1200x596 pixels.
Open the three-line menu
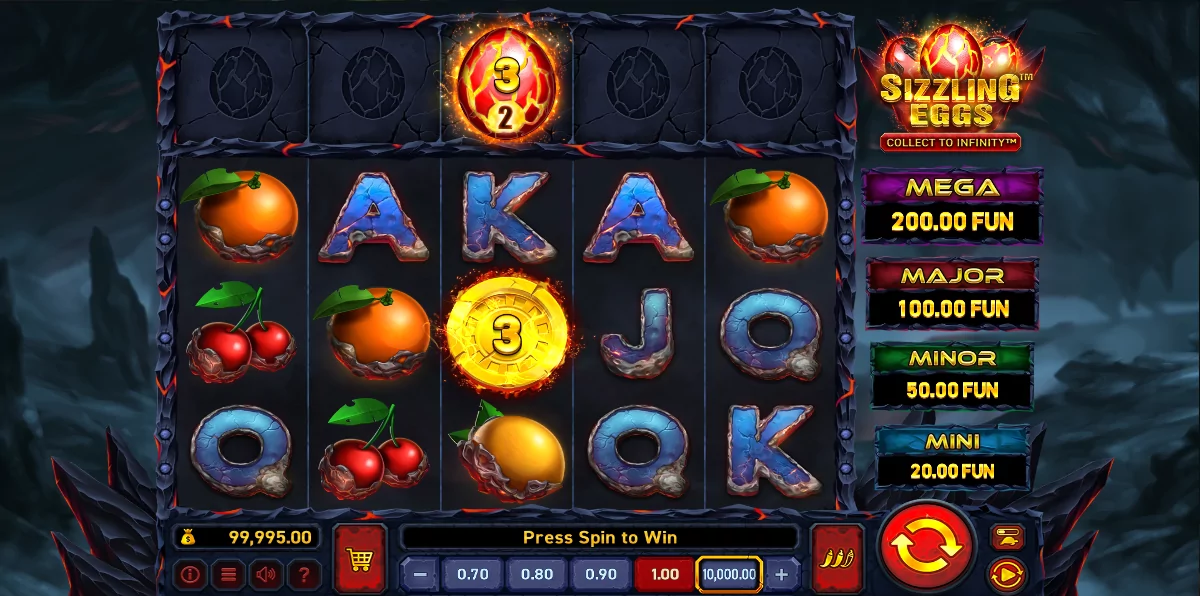[228, 575]
